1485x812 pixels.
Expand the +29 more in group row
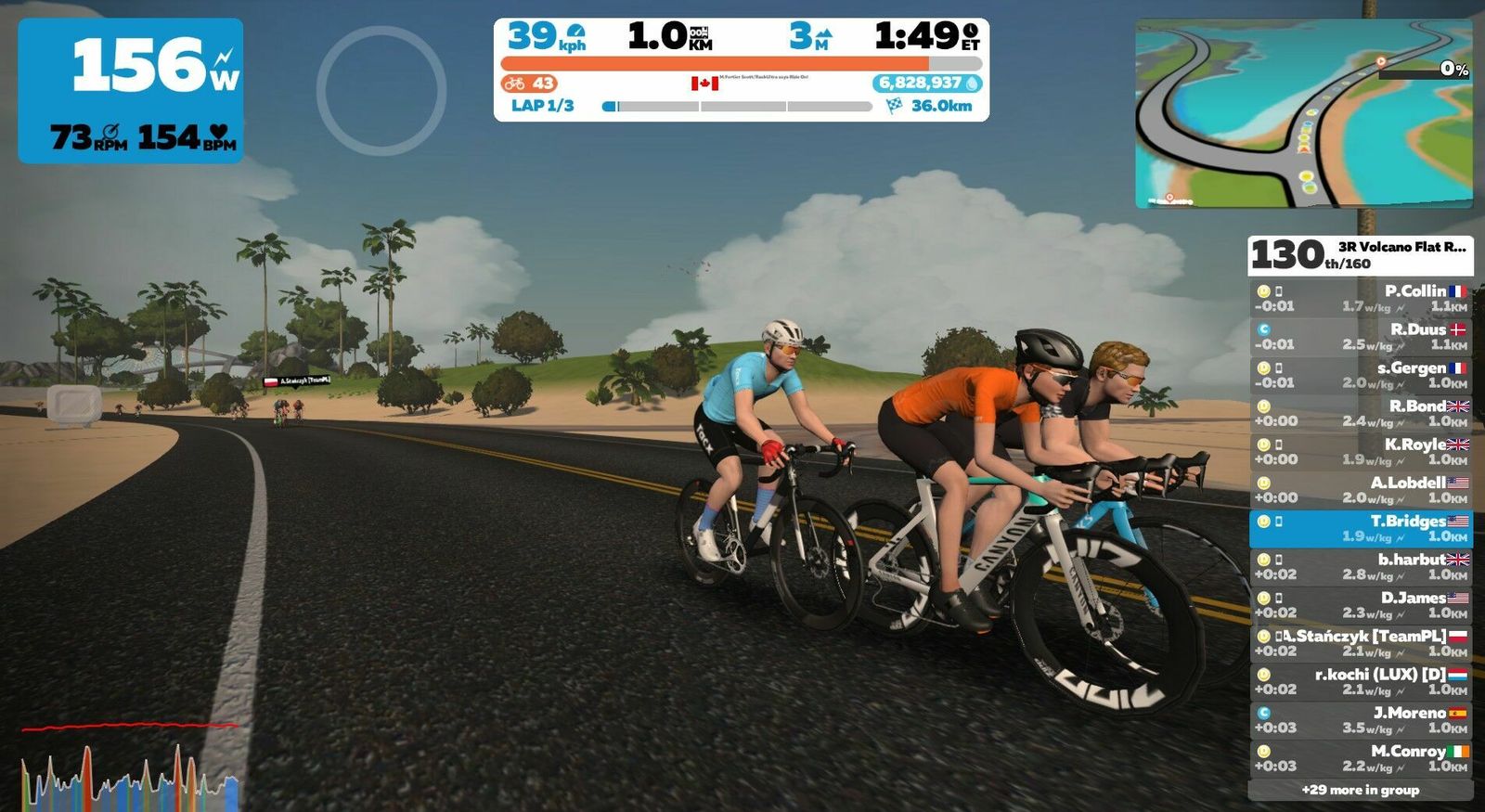(1360, 790)
